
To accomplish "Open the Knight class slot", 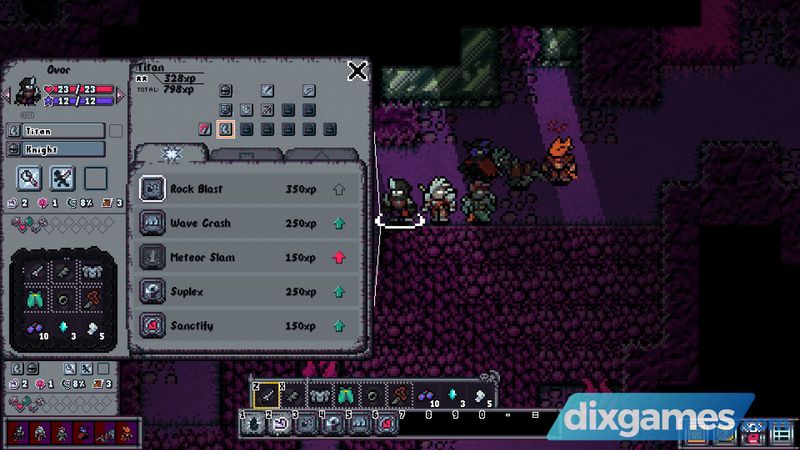I will click(55, 149).
